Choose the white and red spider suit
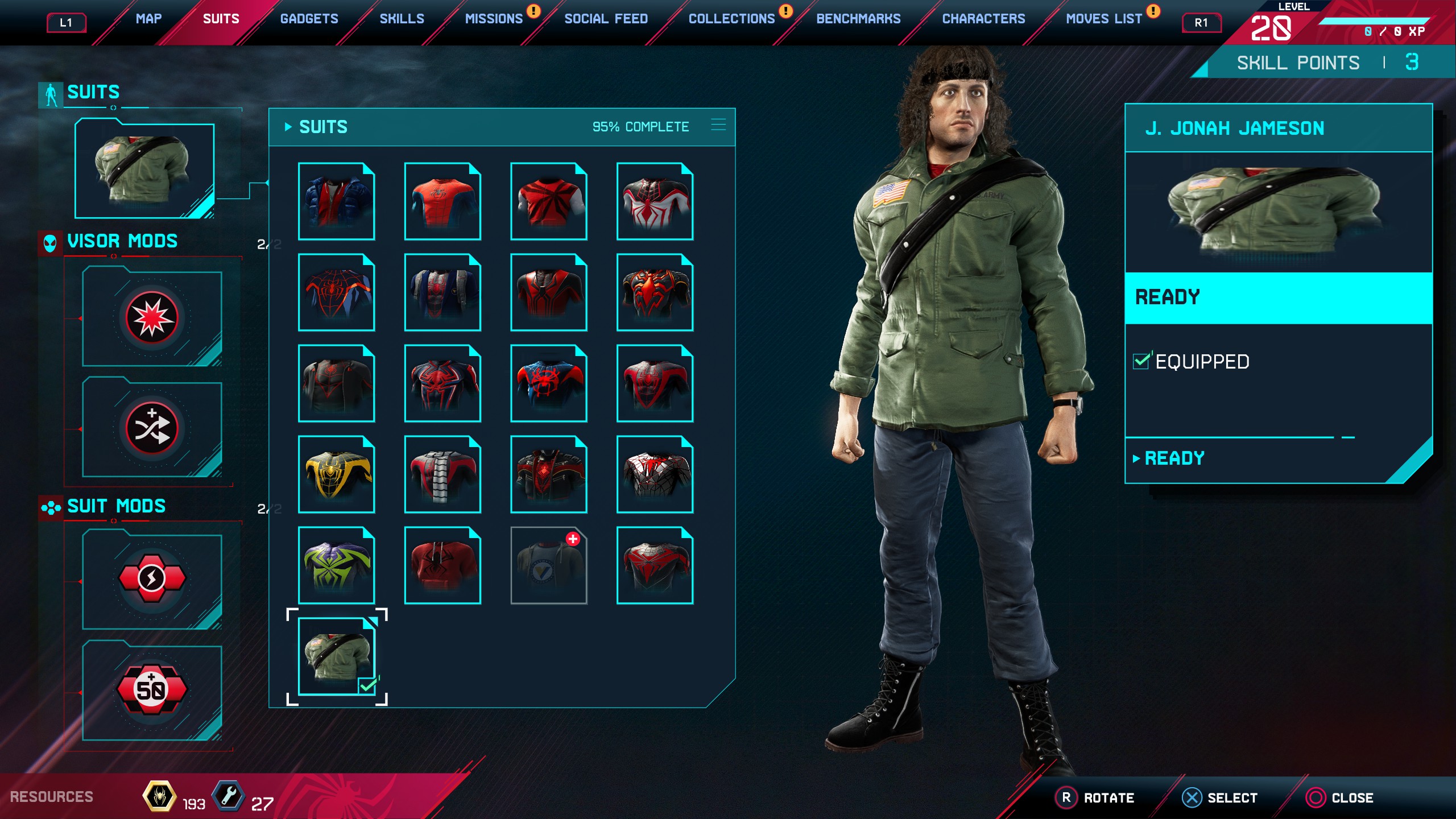 point(655,201)
